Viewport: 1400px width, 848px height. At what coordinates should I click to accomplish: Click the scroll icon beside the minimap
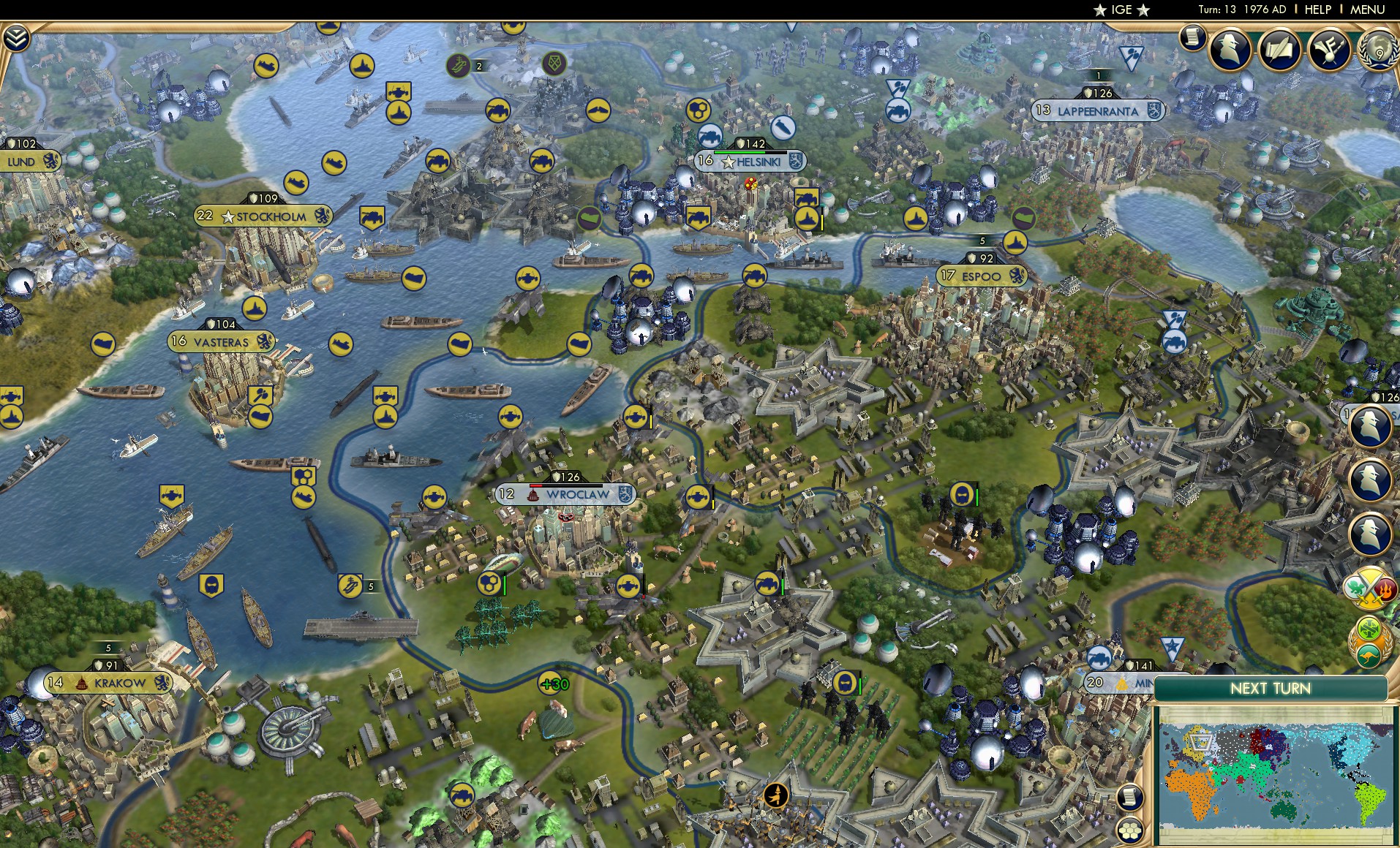tap(1130, 798)
